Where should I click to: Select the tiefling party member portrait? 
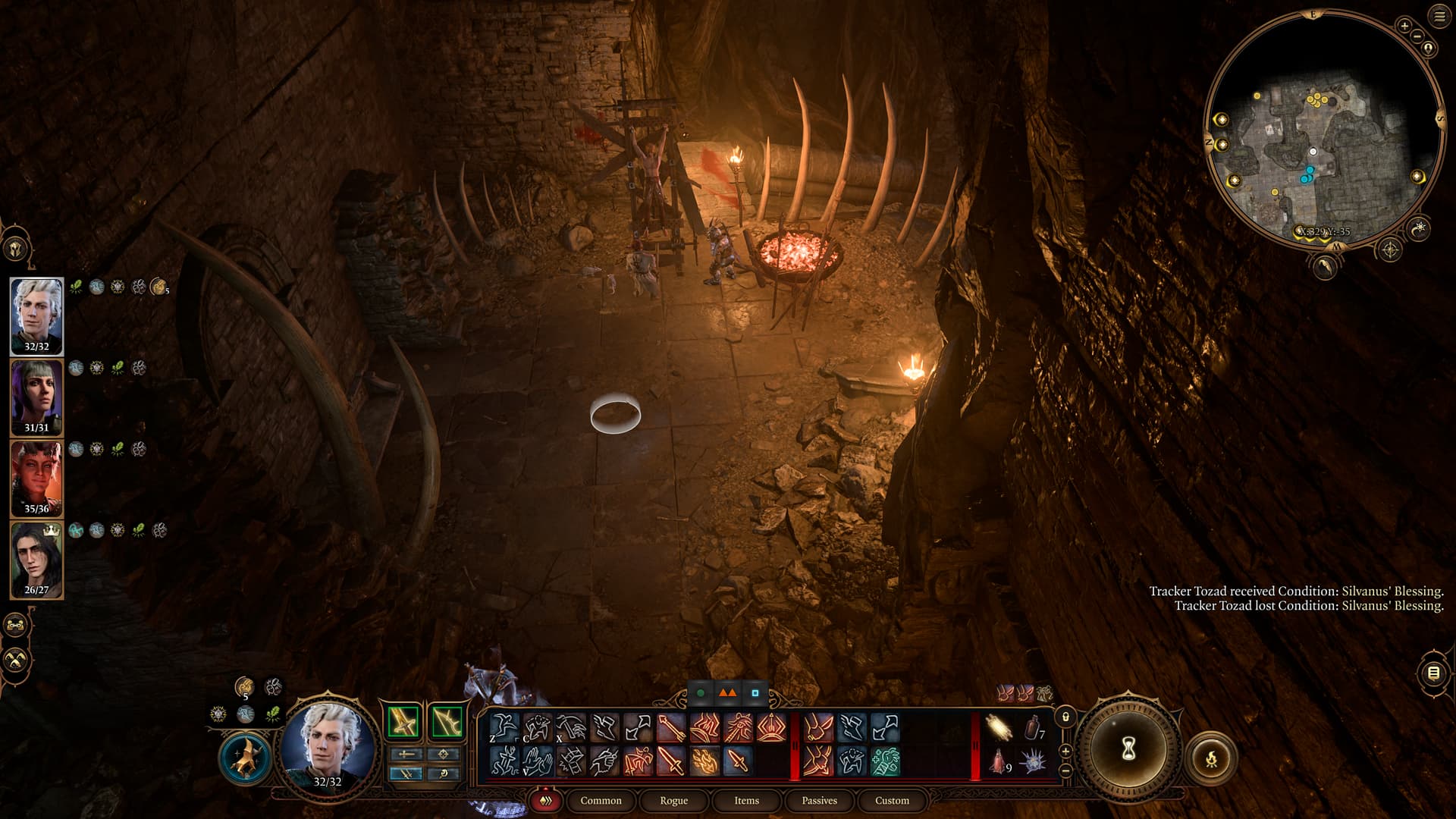pos(36,479)
